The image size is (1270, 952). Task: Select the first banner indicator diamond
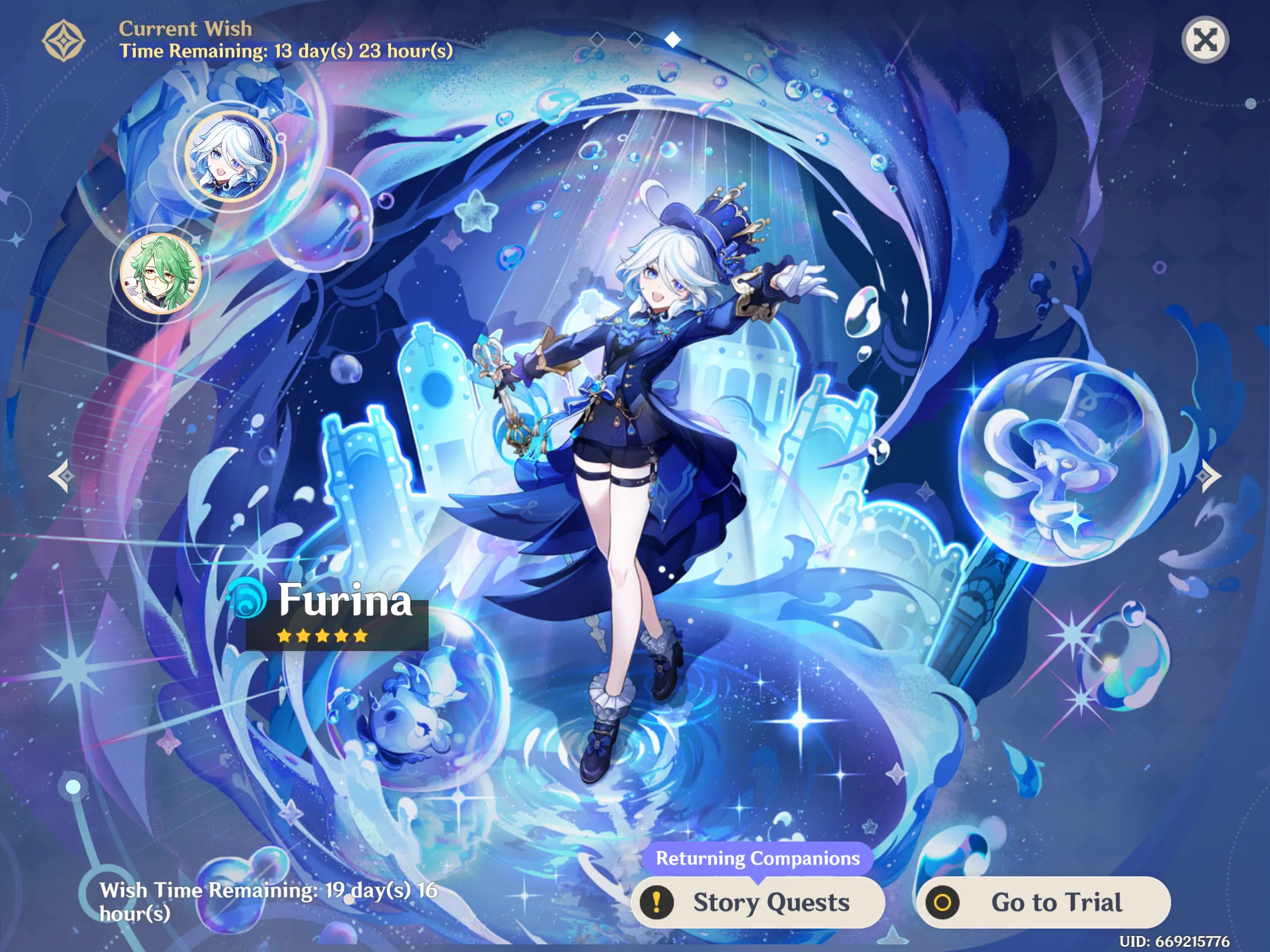[598, 40]
